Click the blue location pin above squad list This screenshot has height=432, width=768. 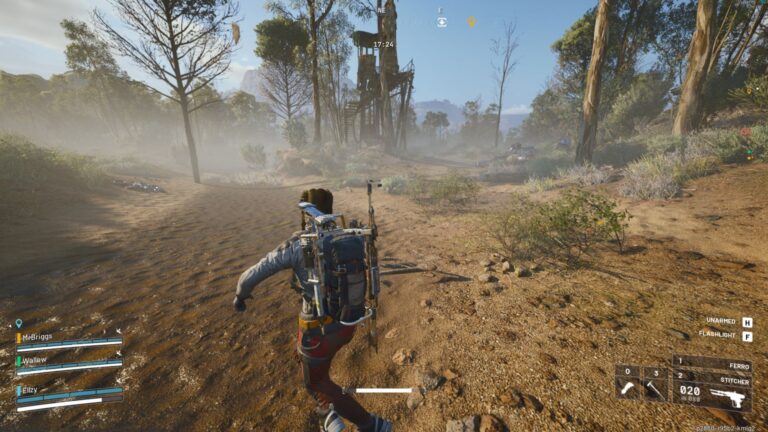point(18,324)
